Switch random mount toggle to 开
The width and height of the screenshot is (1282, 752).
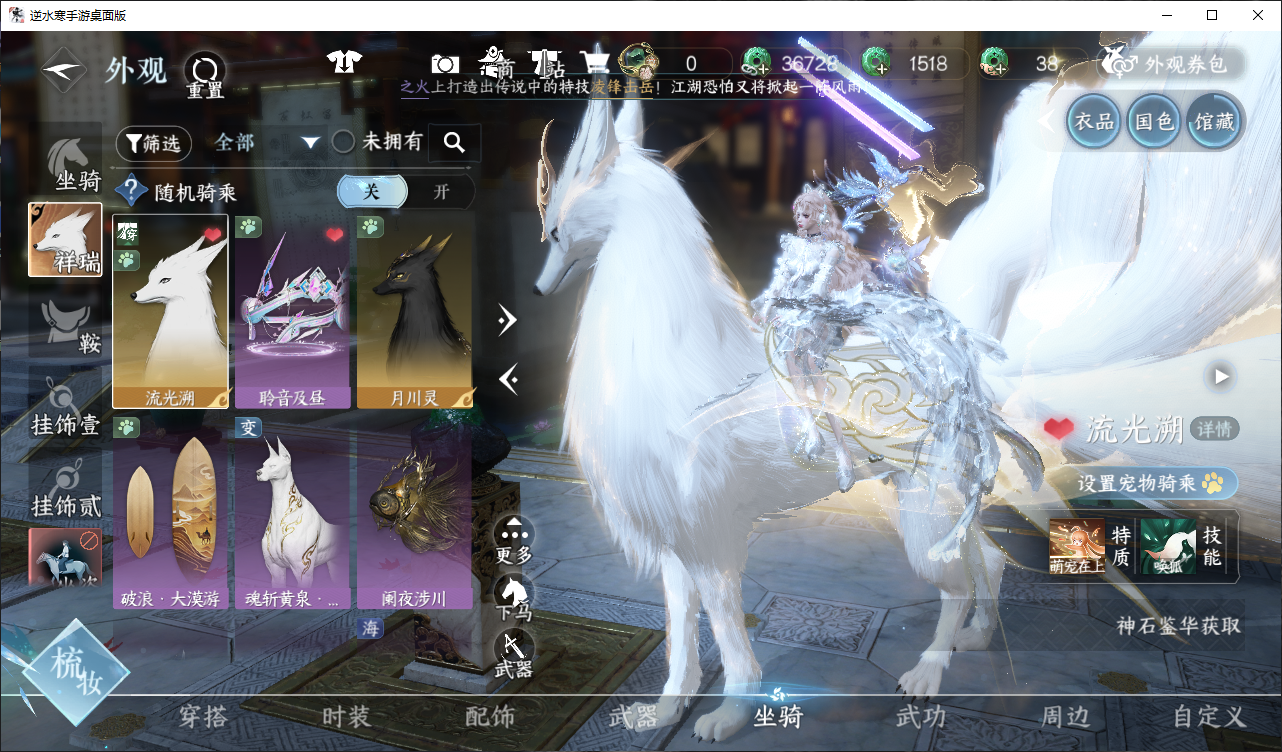pyautogui.click(x=441, y=192)
